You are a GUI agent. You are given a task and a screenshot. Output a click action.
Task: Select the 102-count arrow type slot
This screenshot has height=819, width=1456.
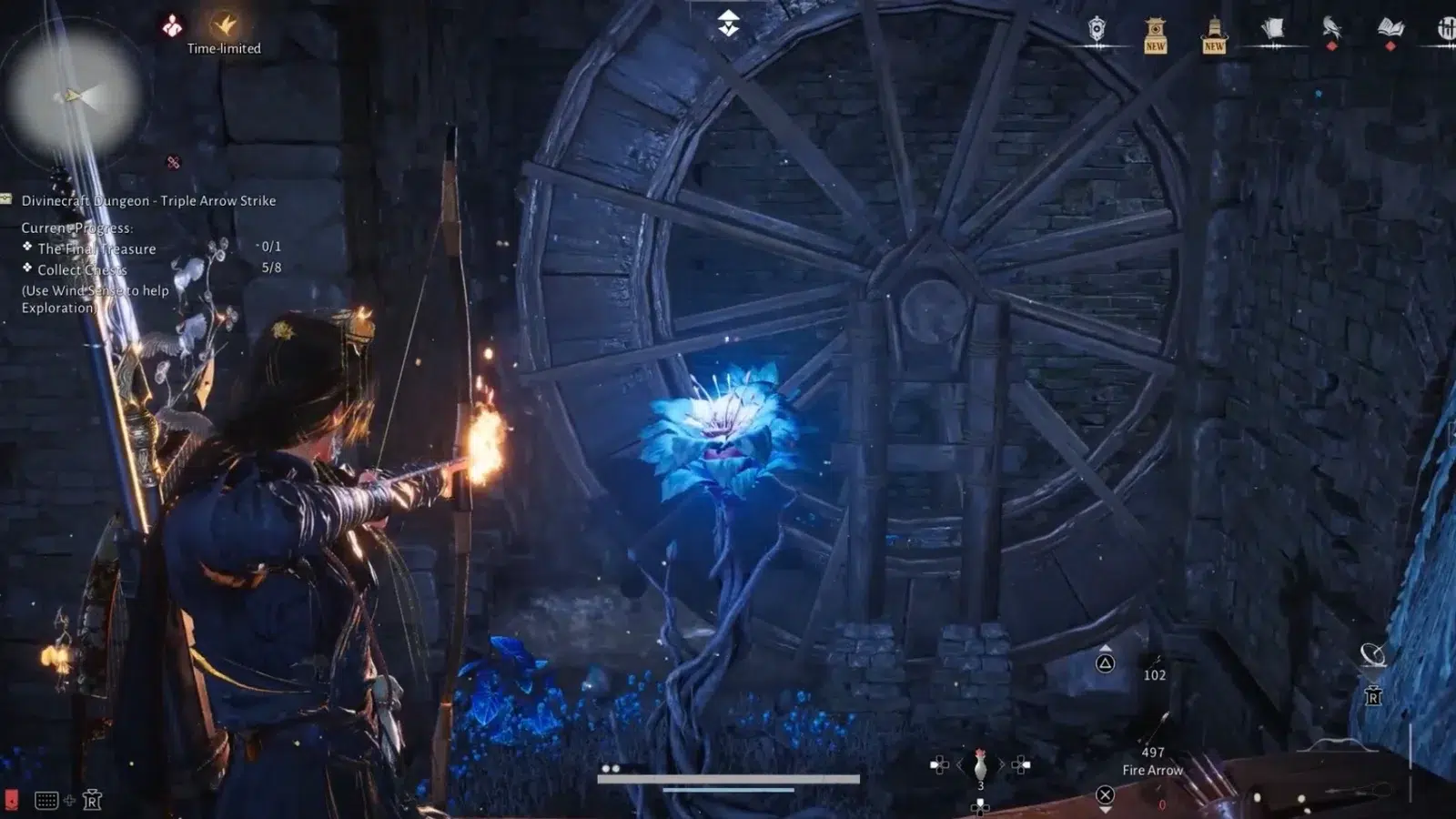point(1154,668)
